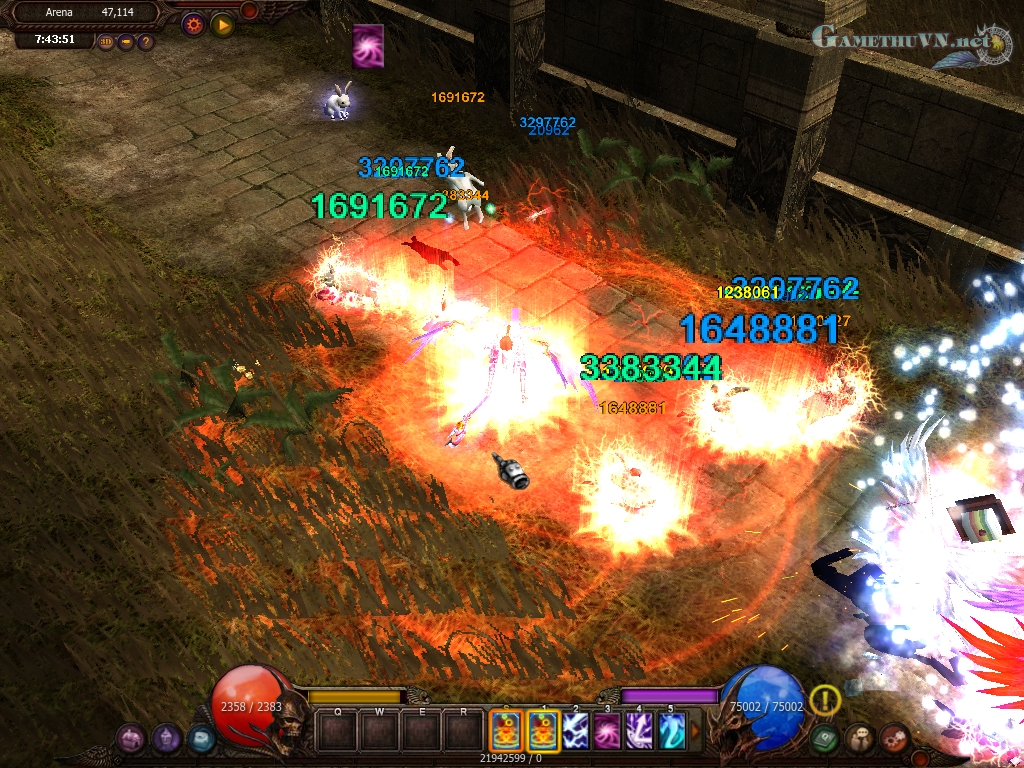Open the pink treasure chest icon
Screen dimensions: 1024x768
click(131, 739)
